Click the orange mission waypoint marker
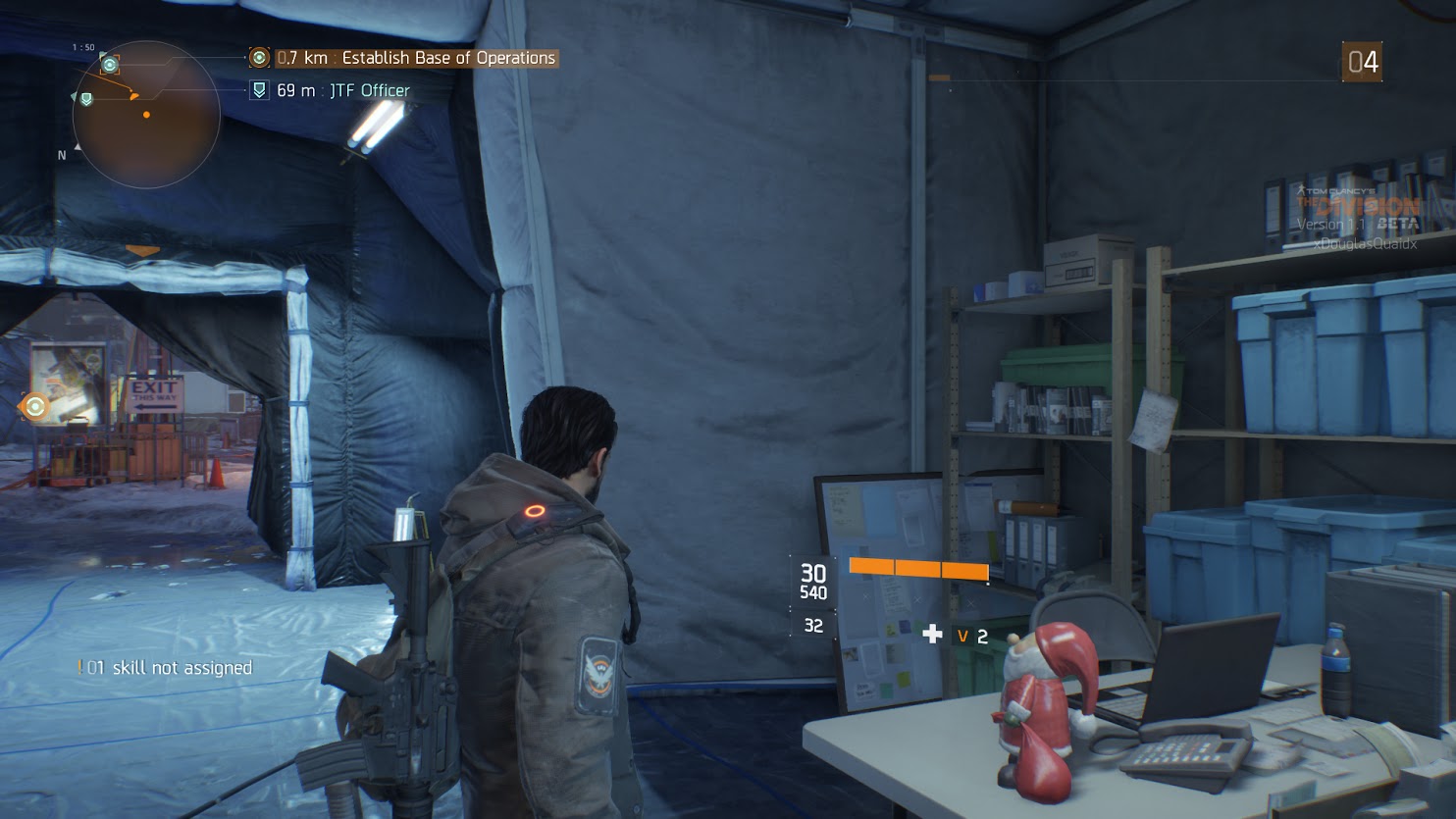This screenshot has height=819, width=1456. [35, 406]
